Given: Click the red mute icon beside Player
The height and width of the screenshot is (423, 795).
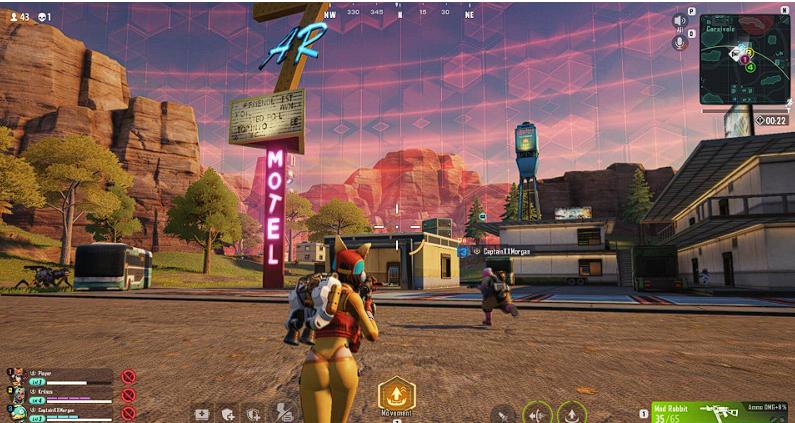Looking at the screenshot, I should click(128, 377).
